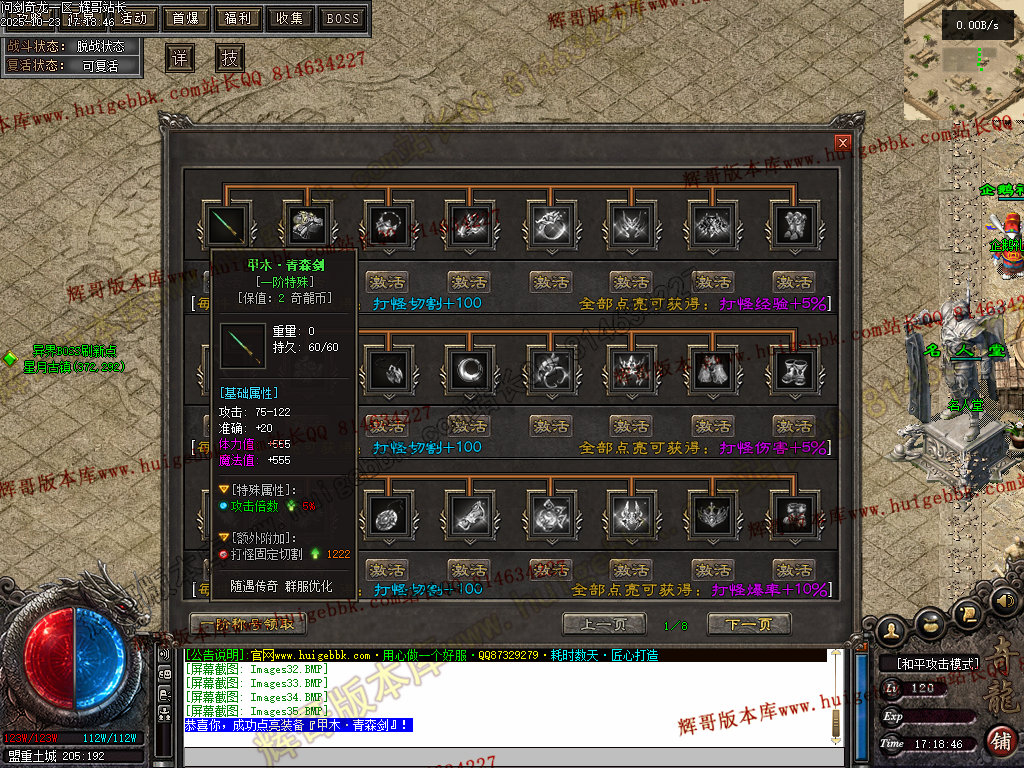
Task: Open the 活动 events menu
Action: point(133,18)
